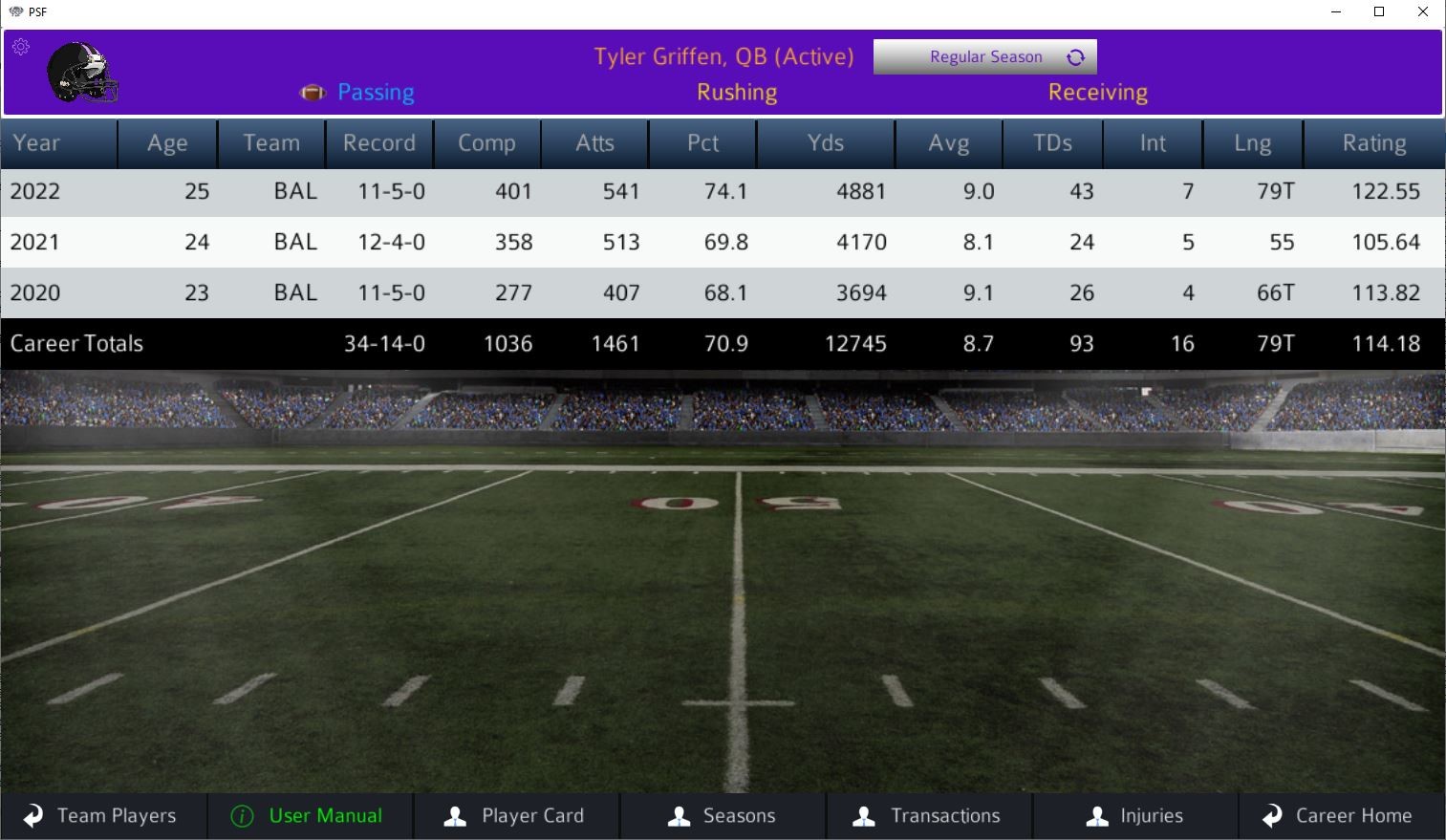Screen dimensions: 1446x840
Task: Go to Career Home
Action: click(x=1353, y=816)
